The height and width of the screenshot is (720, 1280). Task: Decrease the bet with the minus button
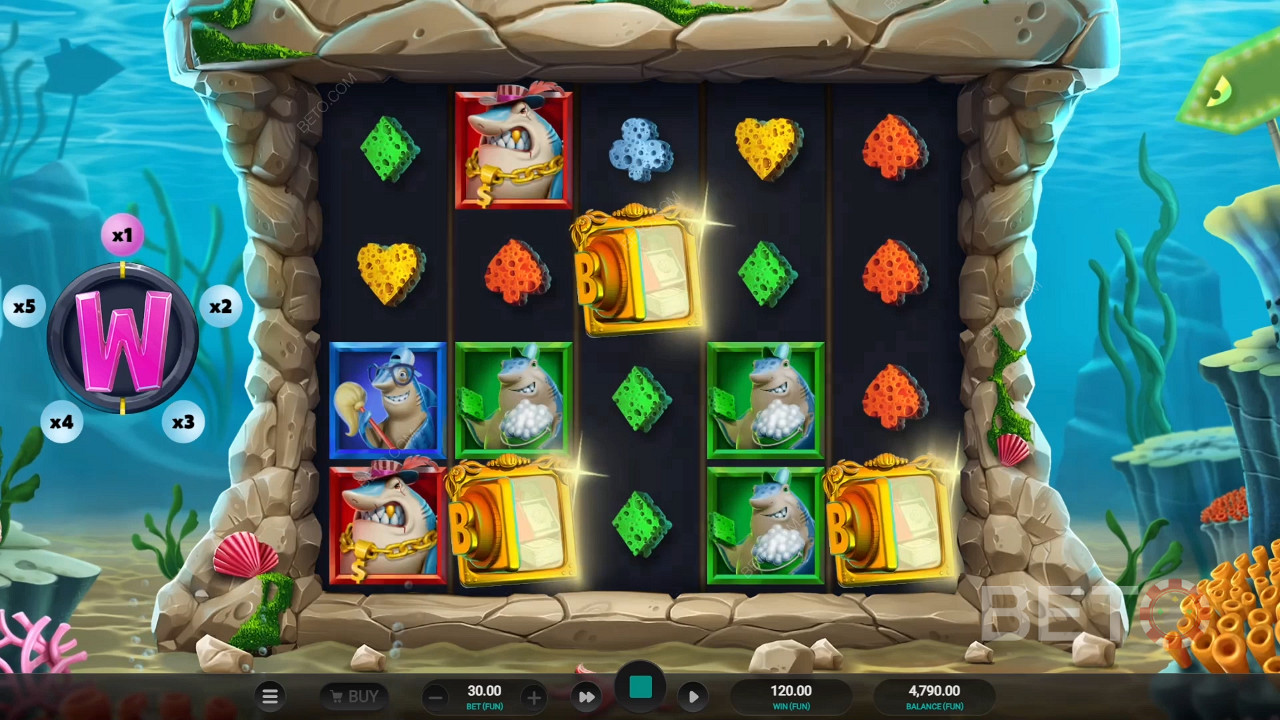point(435,696)
